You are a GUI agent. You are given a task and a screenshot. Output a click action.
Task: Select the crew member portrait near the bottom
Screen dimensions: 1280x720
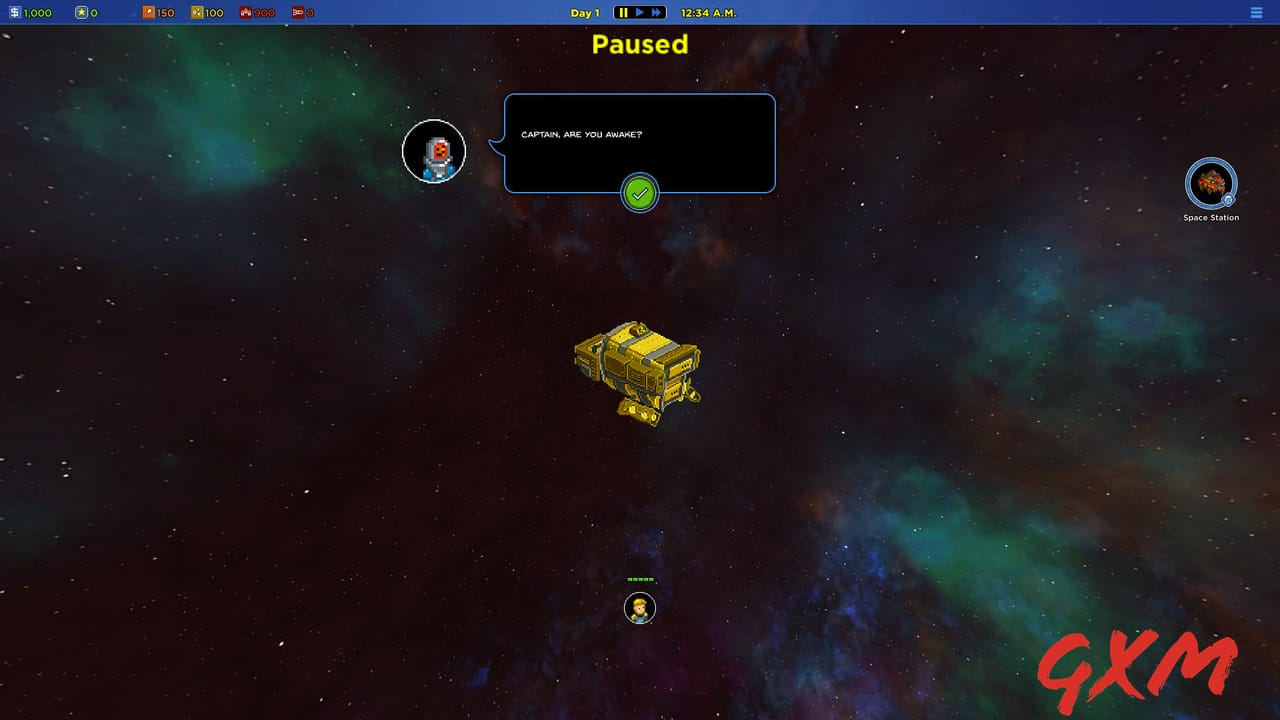tap(640, 608)
